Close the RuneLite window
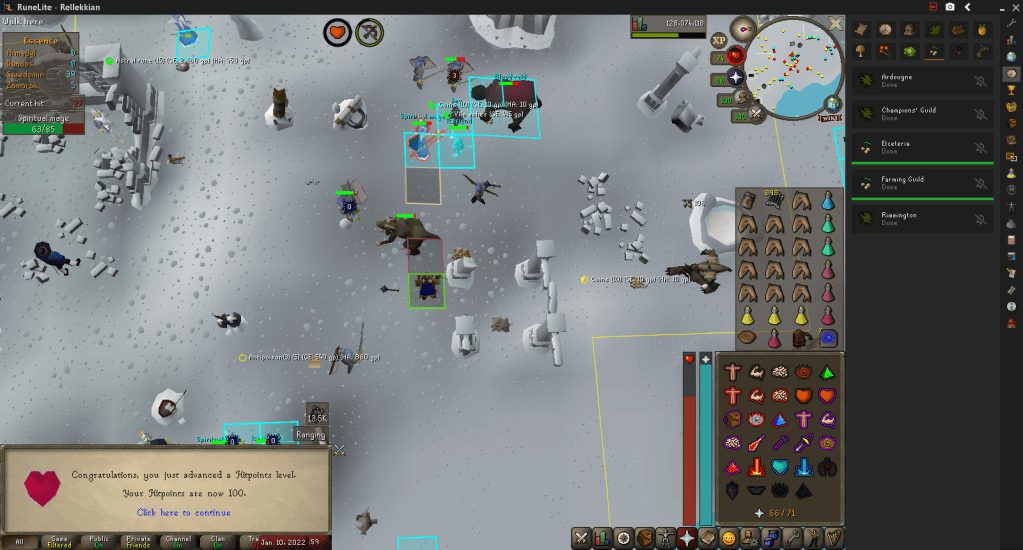This screenshot has width=1023, height=550. point(1010,7)
